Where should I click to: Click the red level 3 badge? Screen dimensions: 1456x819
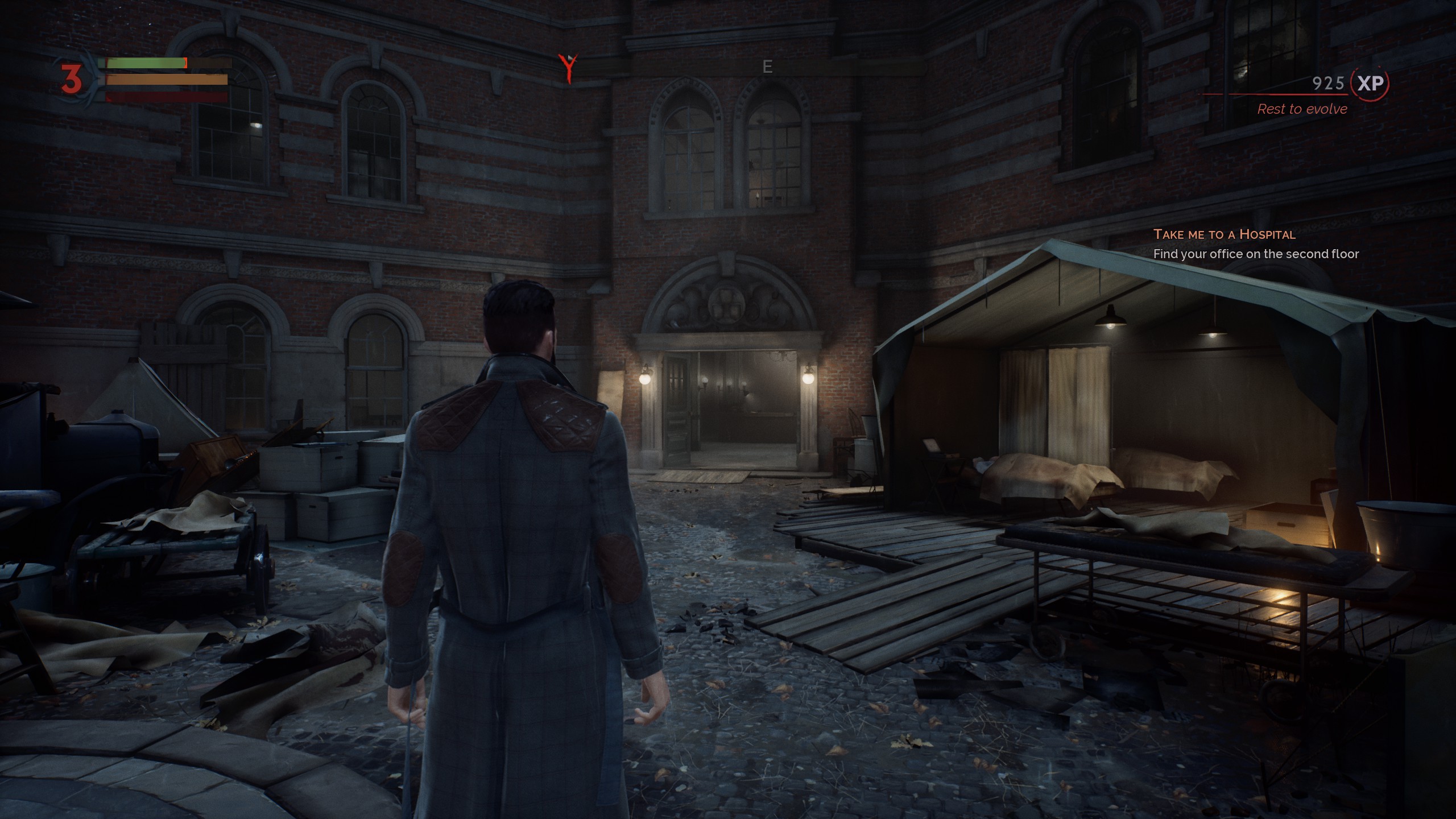coord(72,79)
